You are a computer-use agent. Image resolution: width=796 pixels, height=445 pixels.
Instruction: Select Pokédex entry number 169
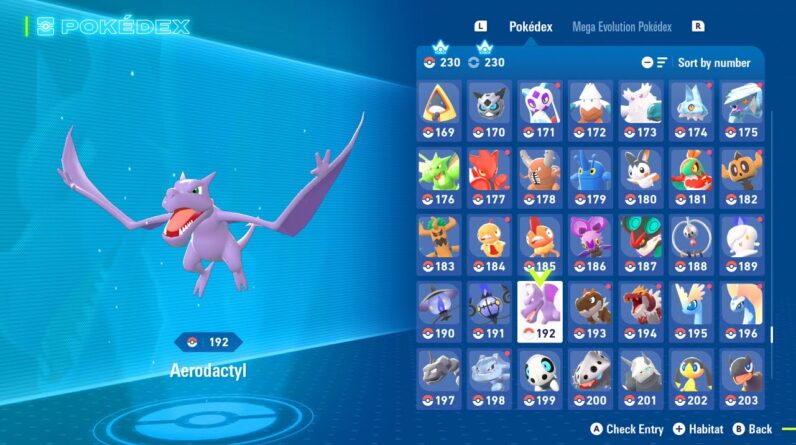438,109
